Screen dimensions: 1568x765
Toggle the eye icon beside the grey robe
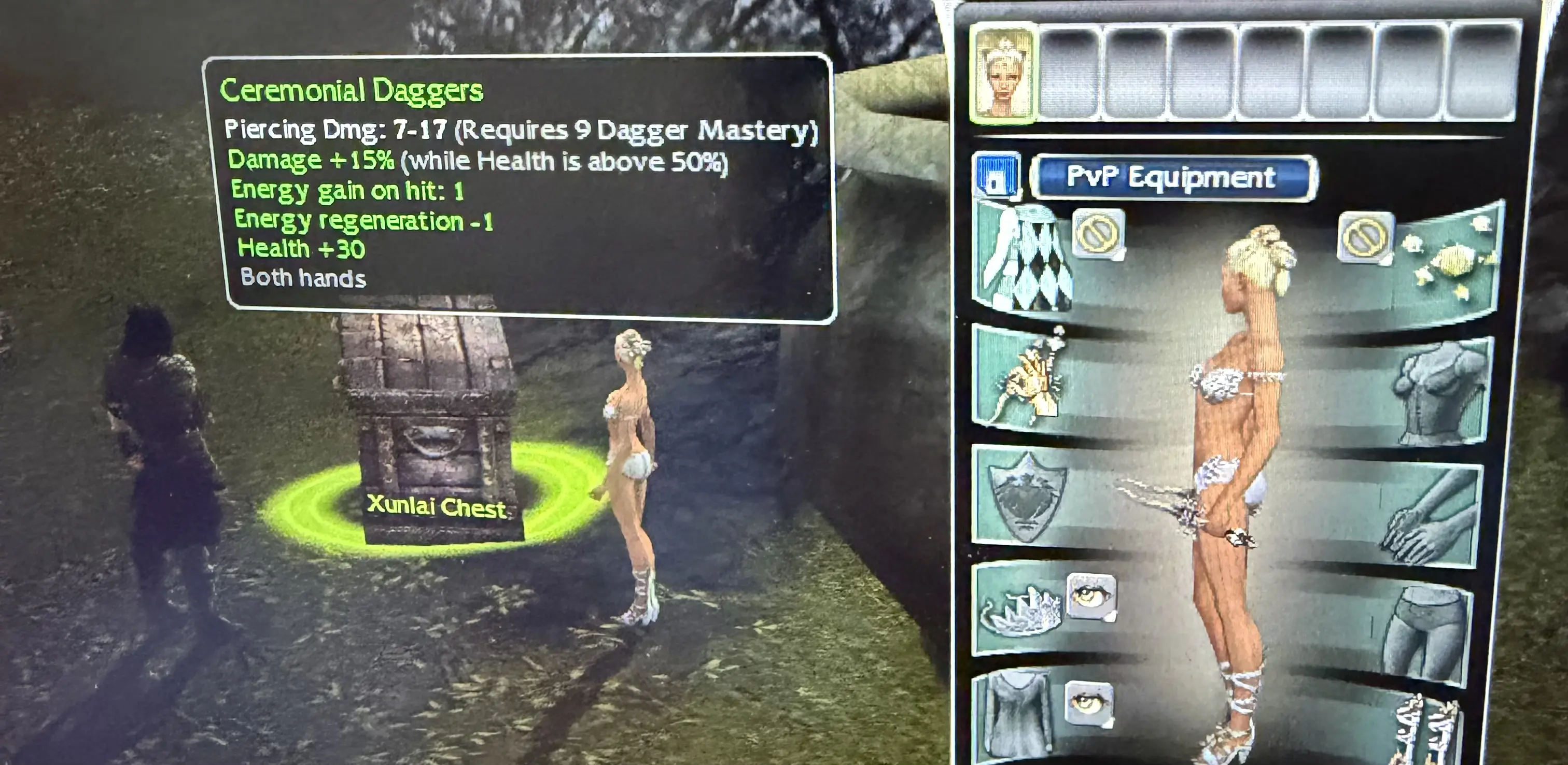[x=1088, y=703]
